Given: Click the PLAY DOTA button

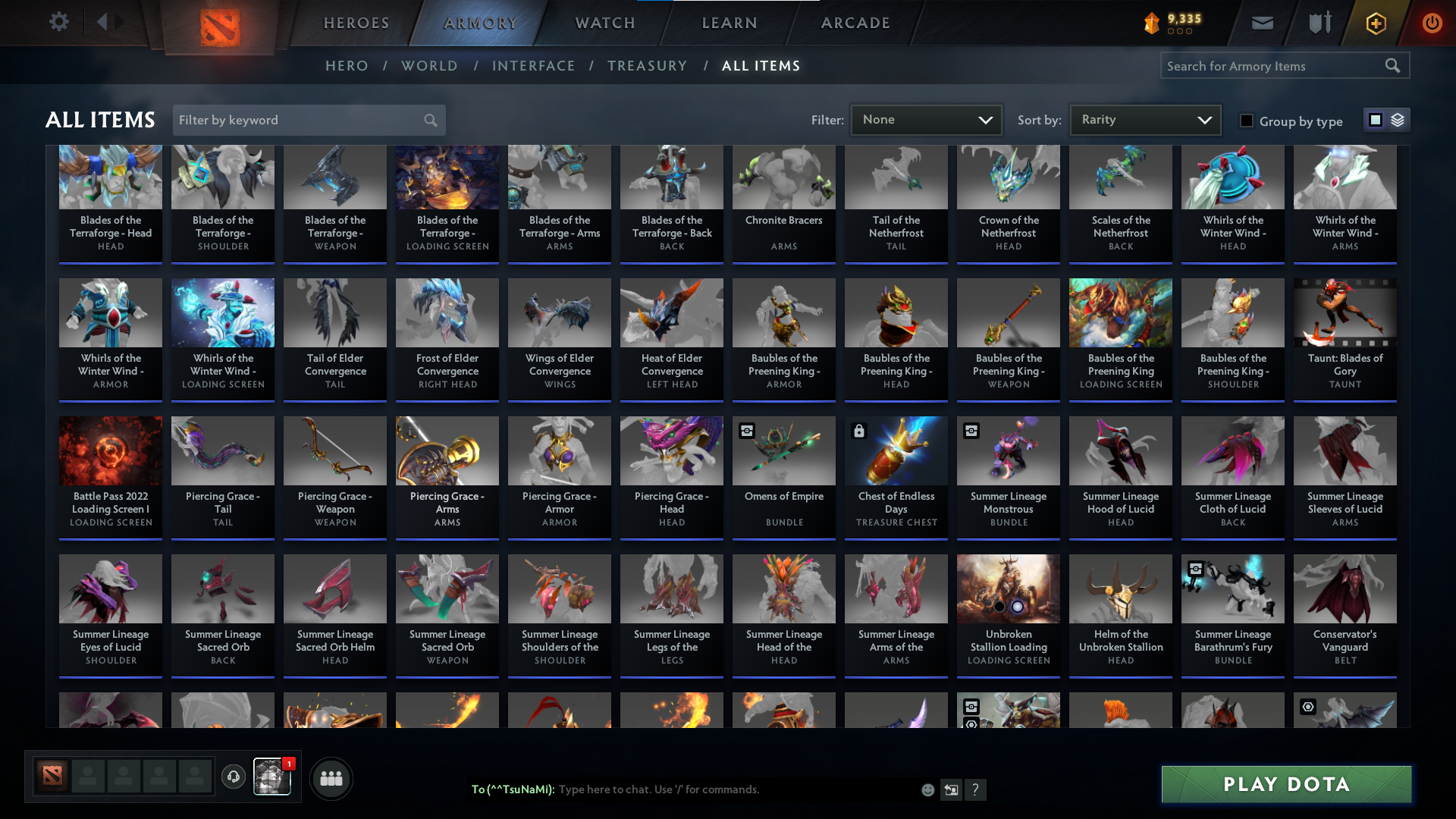Looking at the screenshot, I should [x=1285, y=784].
